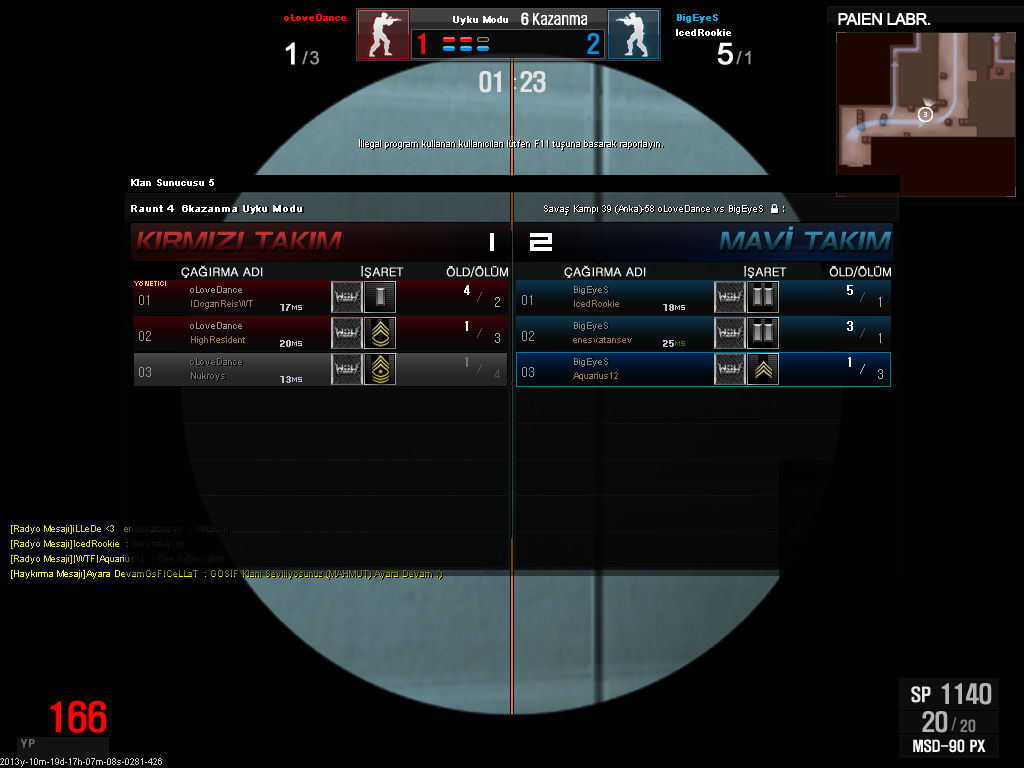Click the lock icon beside the room title
The width and height of the screenshot is (1024, 768).
click(774, 209)
